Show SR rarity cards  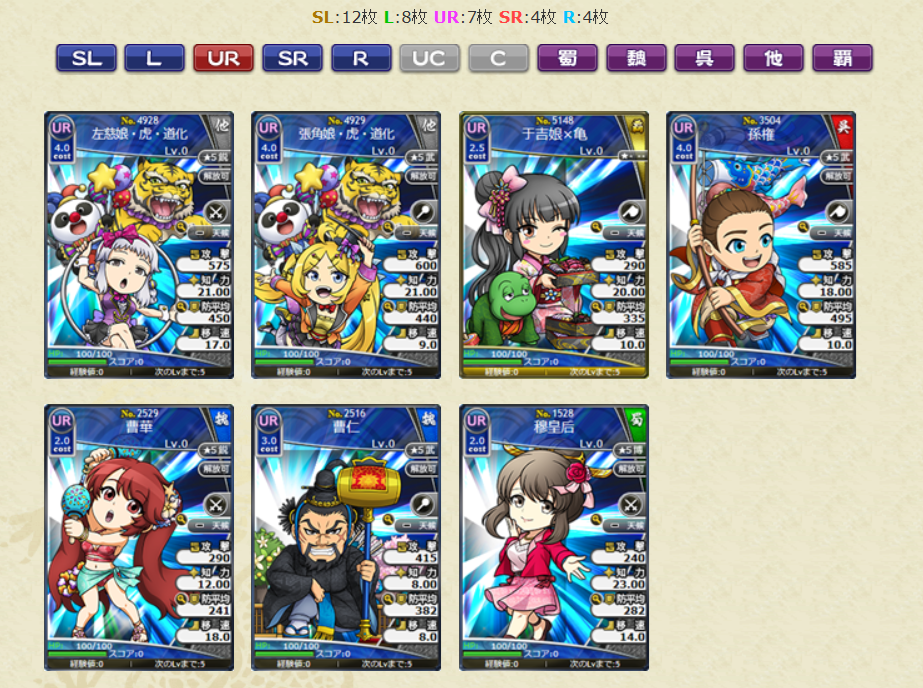(292, 58)
